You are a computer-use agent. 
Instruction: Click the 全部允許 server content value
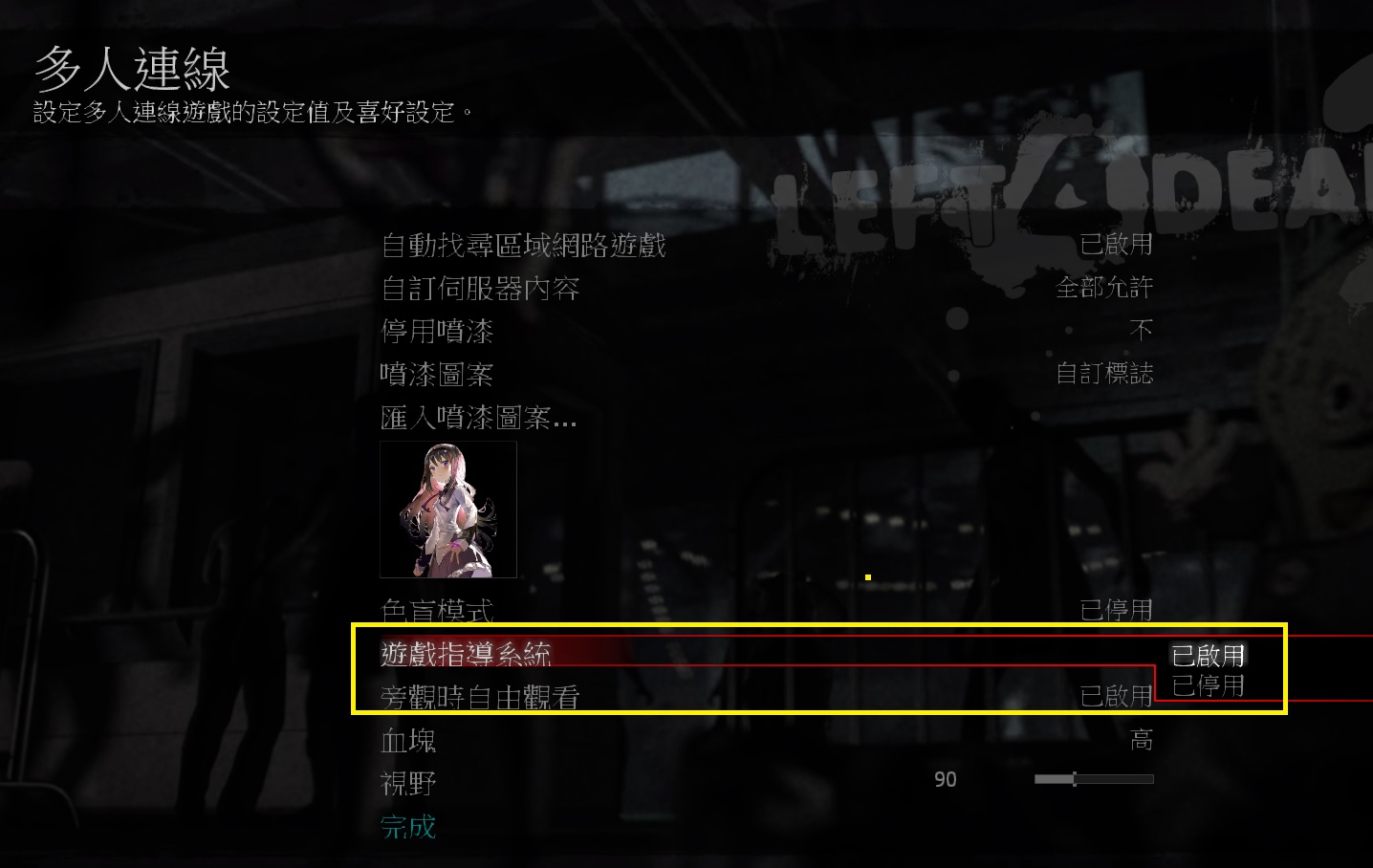point(1102,288)
